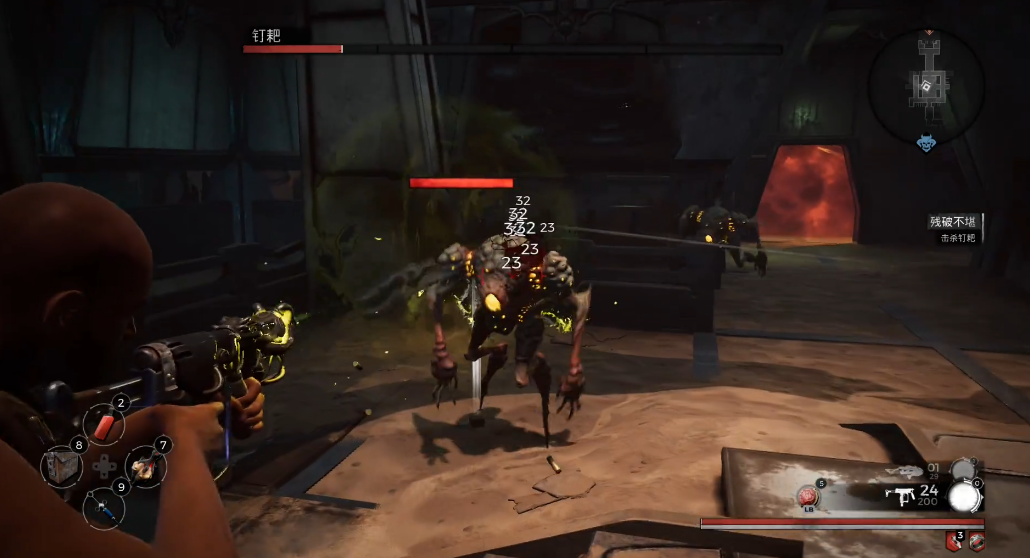
Task: Use the red dragon heart relic
Action: tap(809, 496)
